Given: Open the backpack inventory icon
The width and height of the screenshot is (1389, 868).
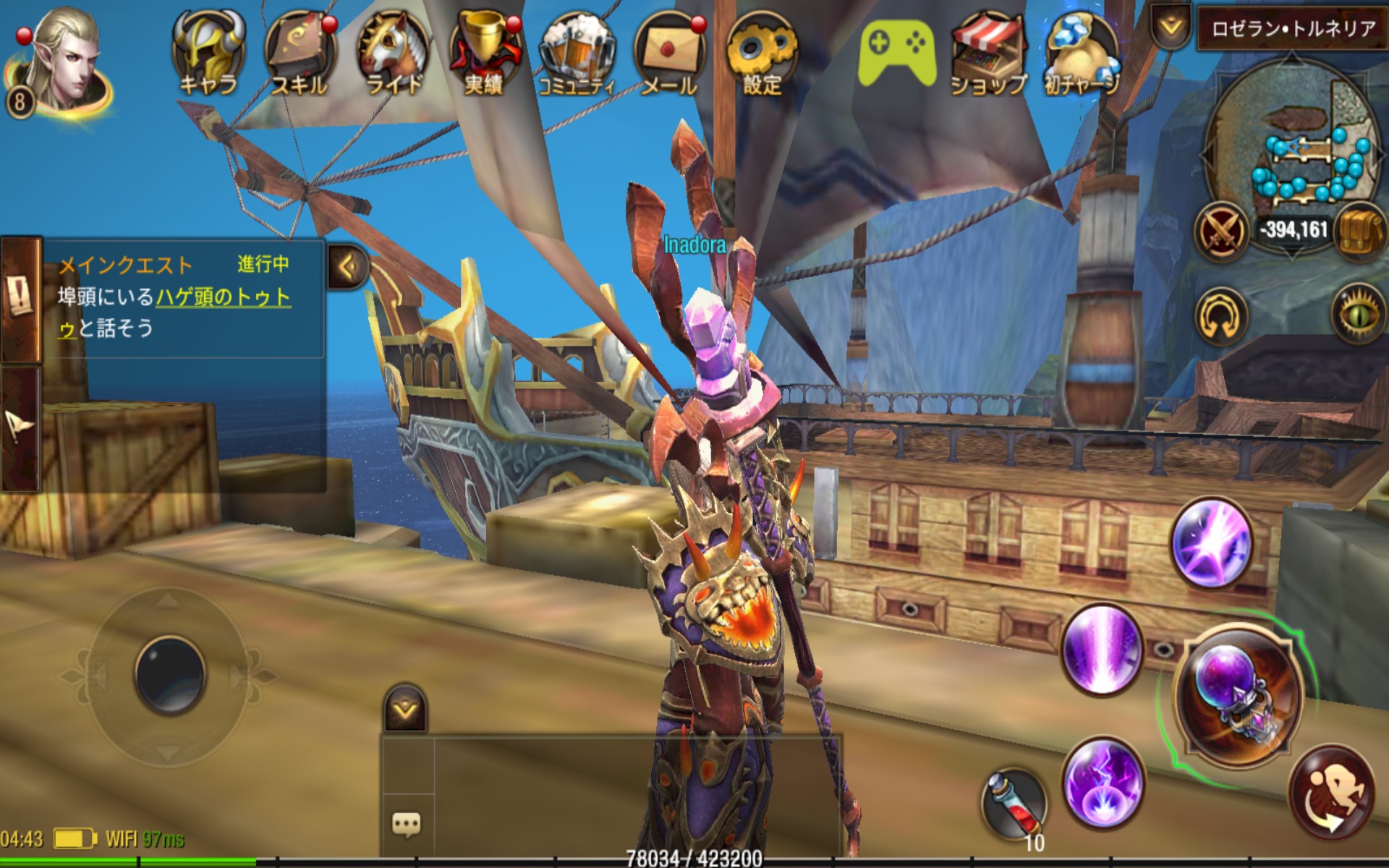Looking at the screenshot, I should (x=1359, y=231).
